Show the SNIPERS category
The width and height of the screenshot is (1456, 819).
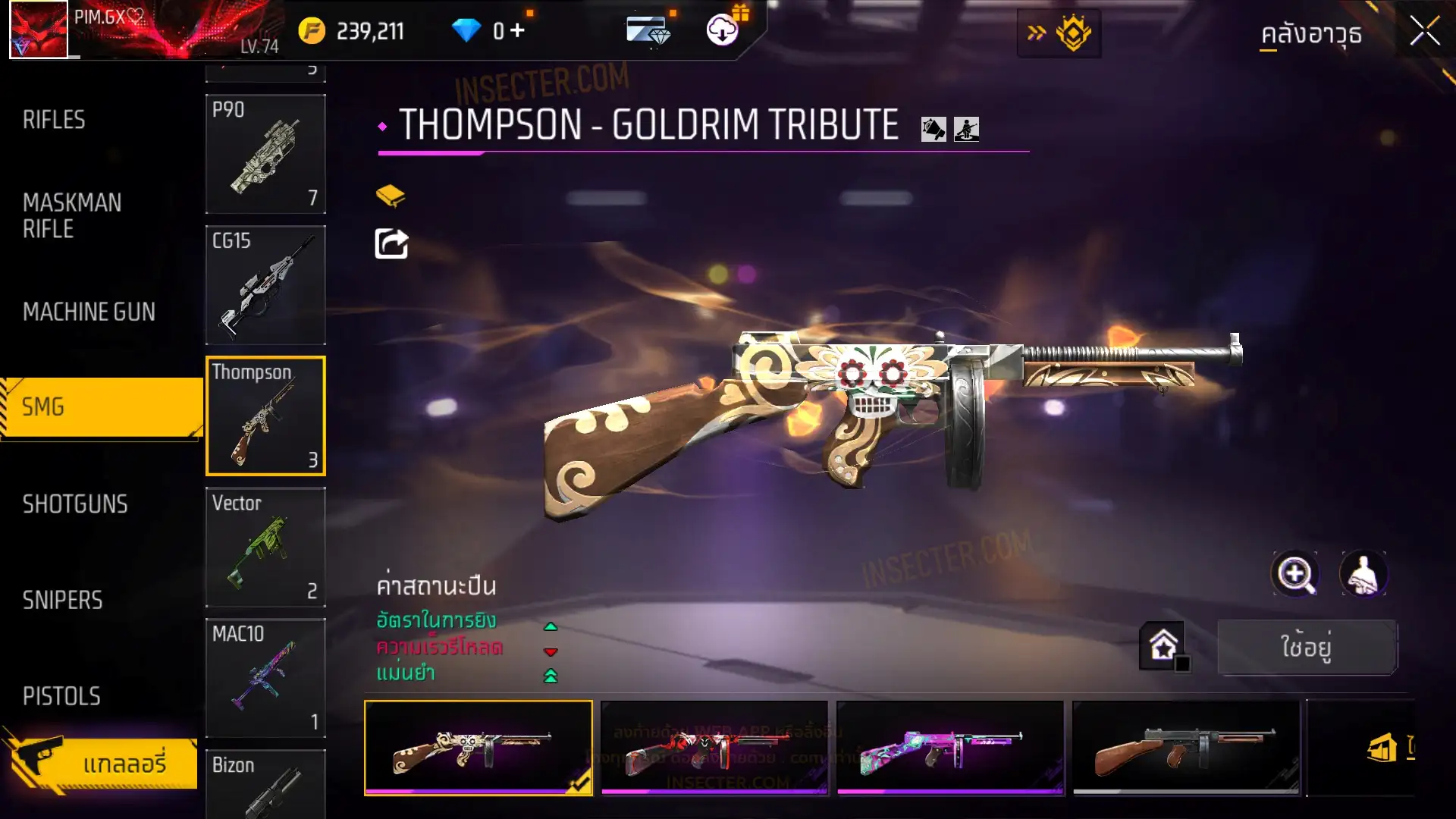click(x=62, y=601)
